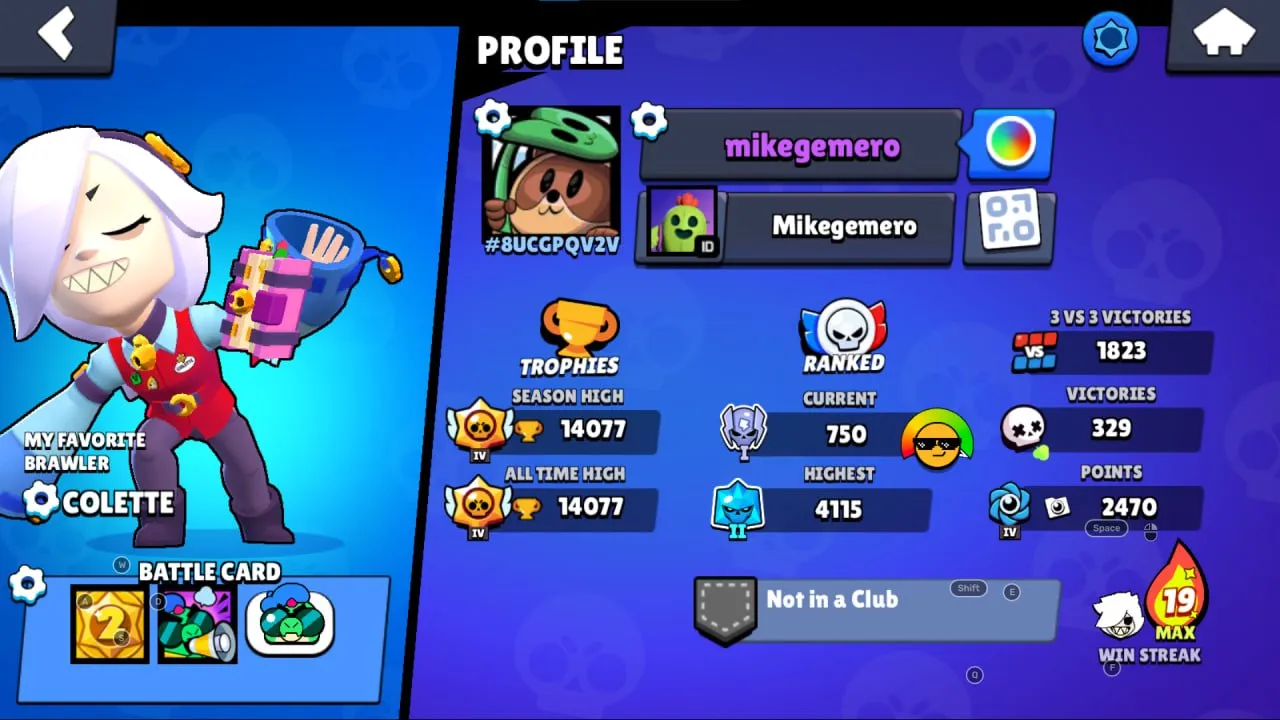Click the Ranked skull emblem
The width and height of the screenshot is (1280, 720).
coord(843,327)
